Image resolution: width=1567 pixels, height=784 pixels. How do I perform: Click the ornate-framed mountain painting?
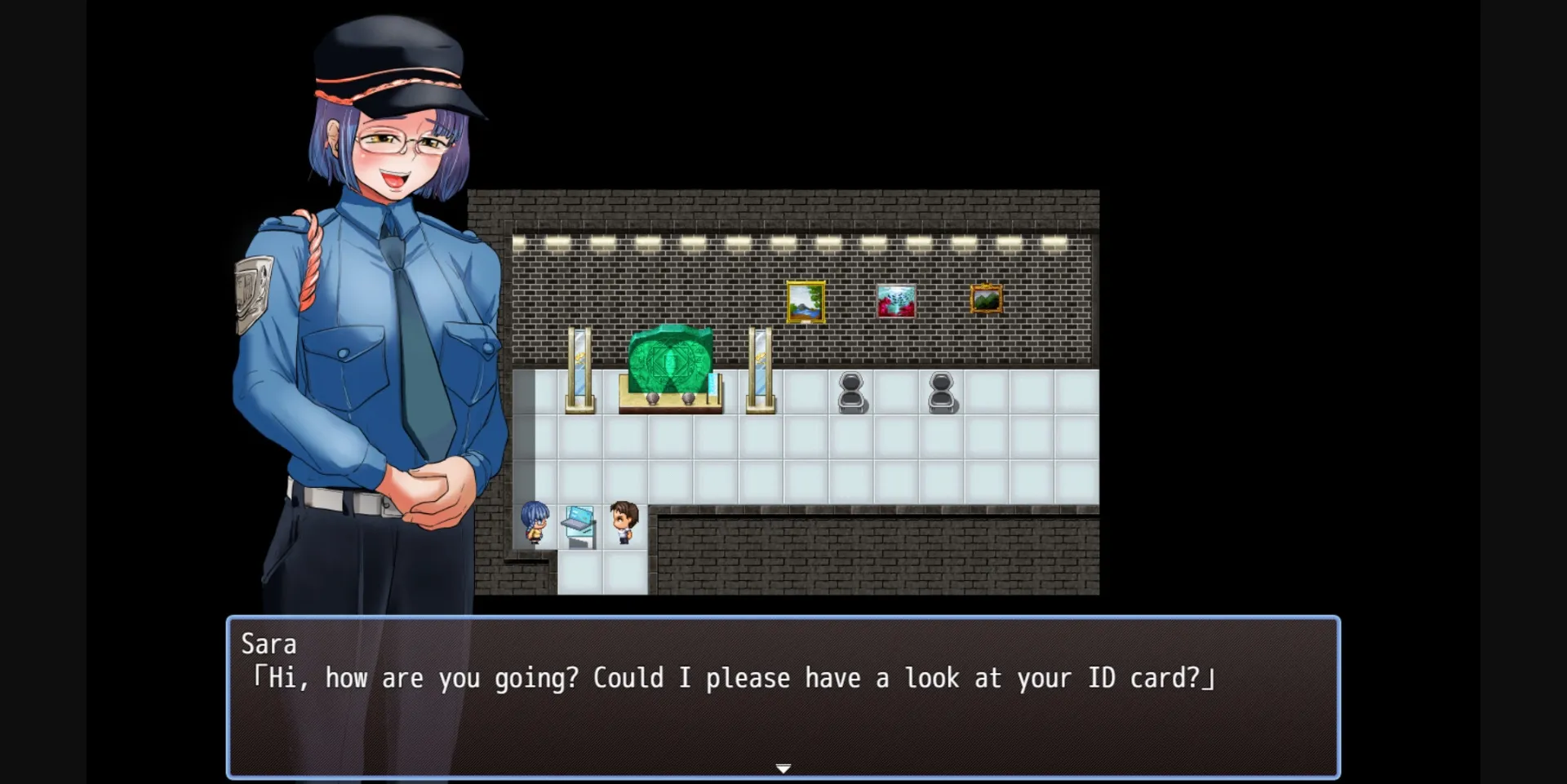985,298
